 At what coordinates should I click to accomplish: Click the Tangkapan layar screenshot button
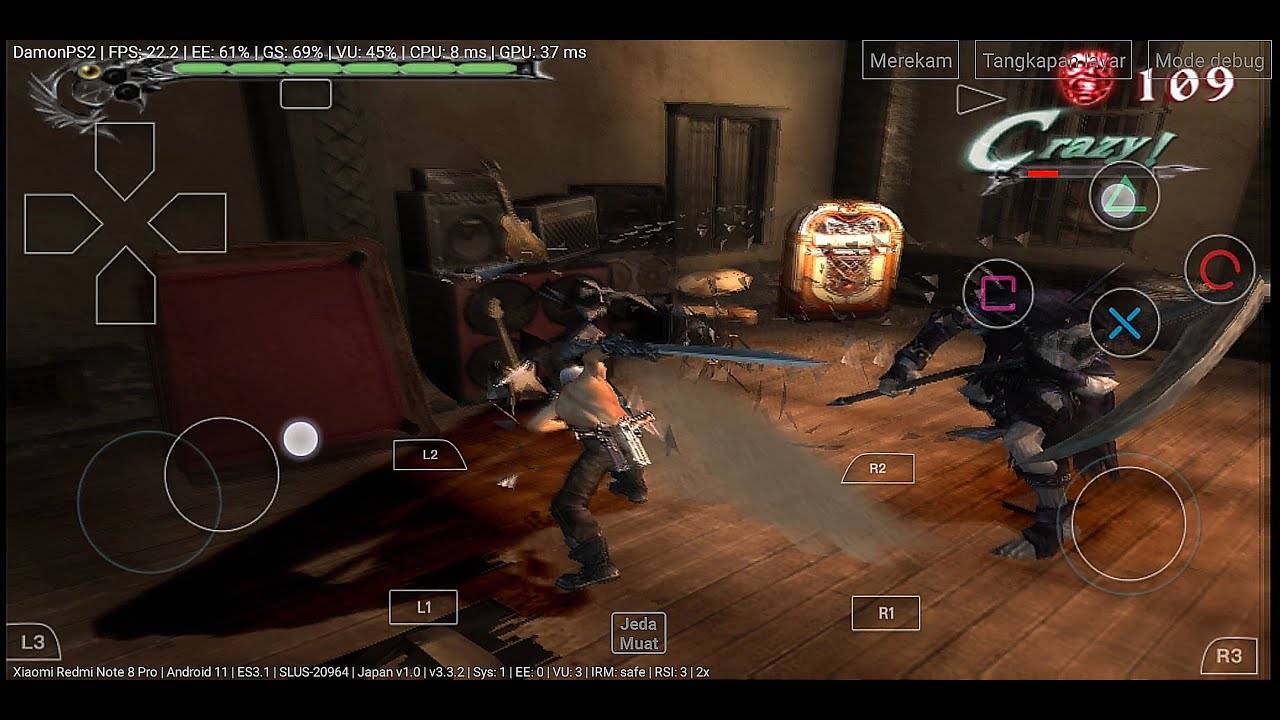1053,60
